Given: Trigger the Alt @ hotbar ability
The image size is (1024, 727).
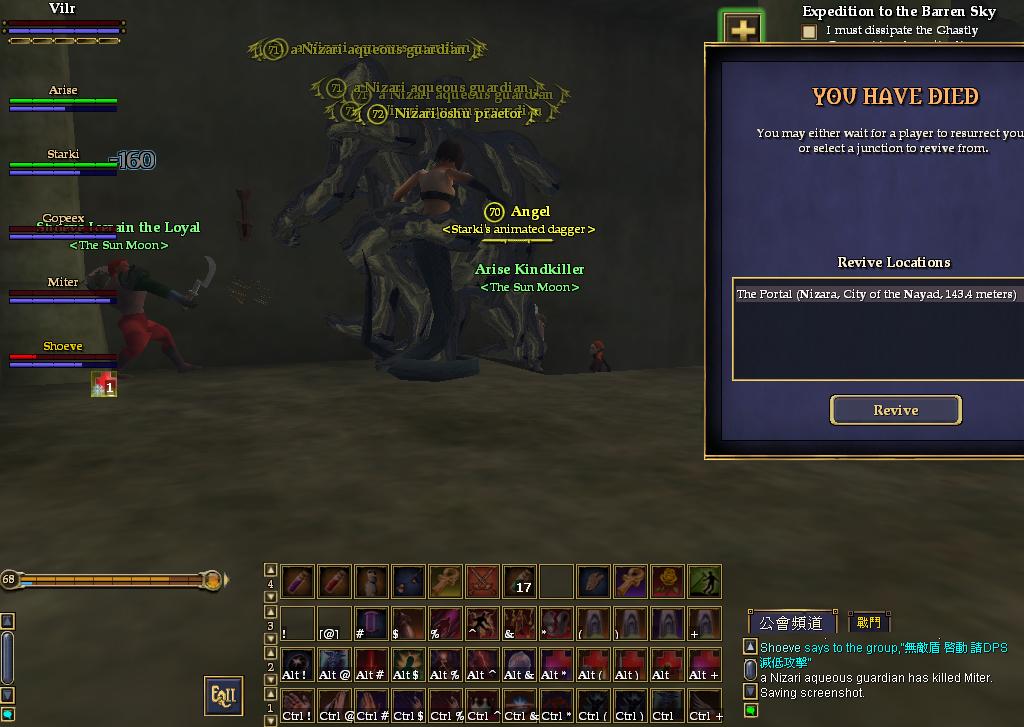Looking at the screenshot, I should [x=334, y=664].
